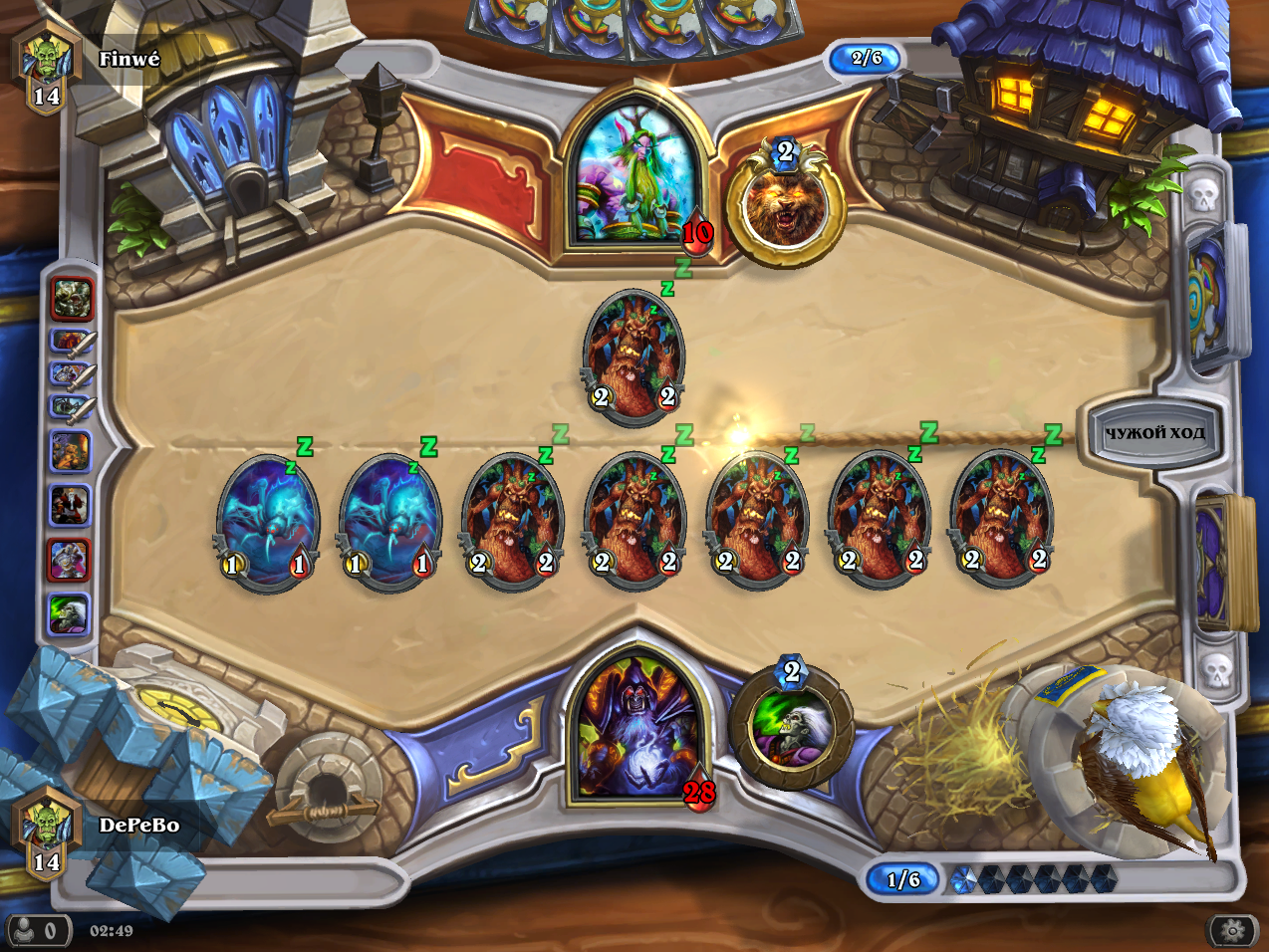Click DePeBo's player name plate
1269x952 pixels.
[x=137, y=826]
